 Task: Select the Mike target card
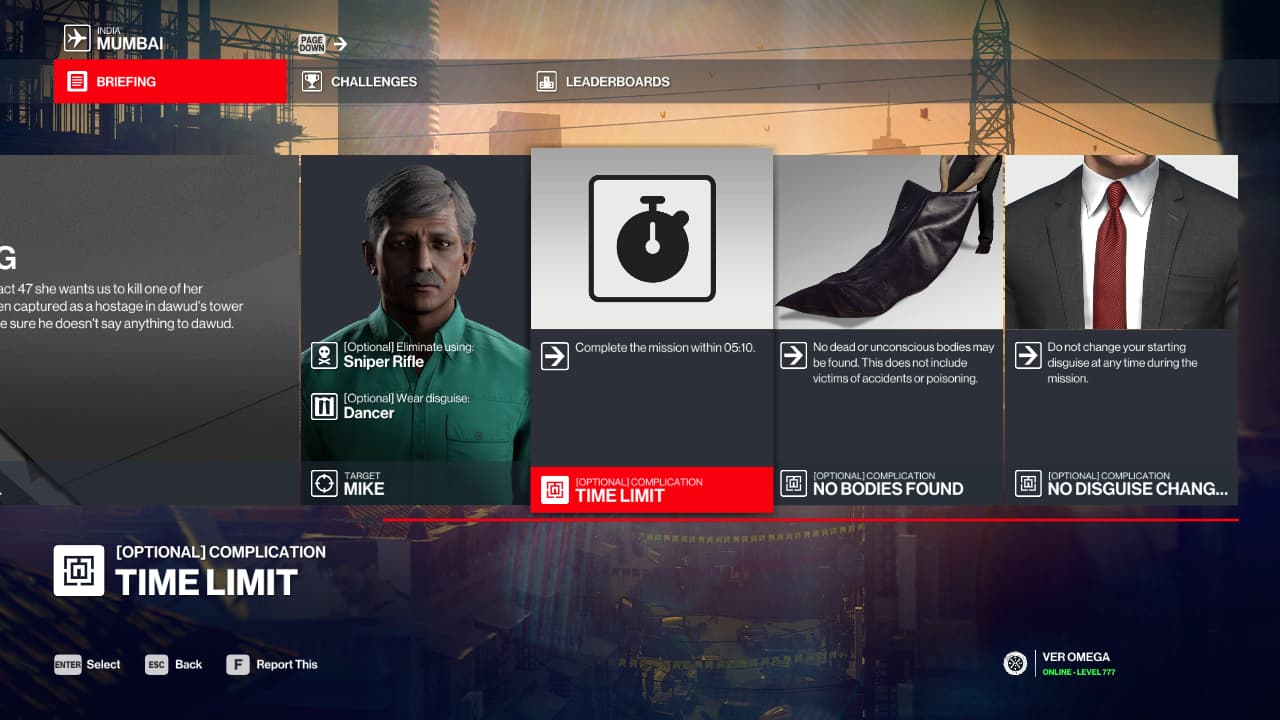[x=415, y=330]
